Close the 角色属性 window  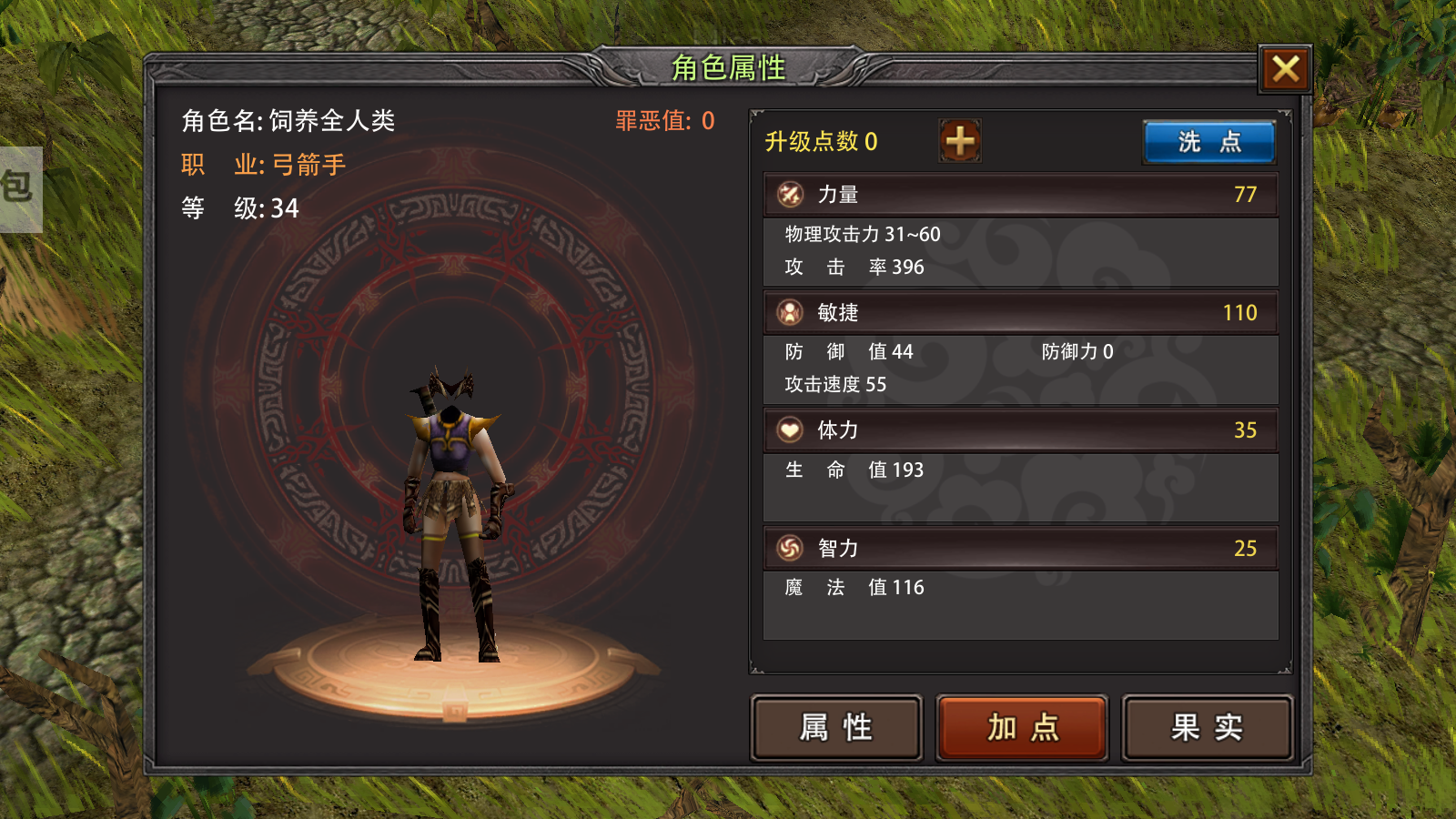(1284, 68)
